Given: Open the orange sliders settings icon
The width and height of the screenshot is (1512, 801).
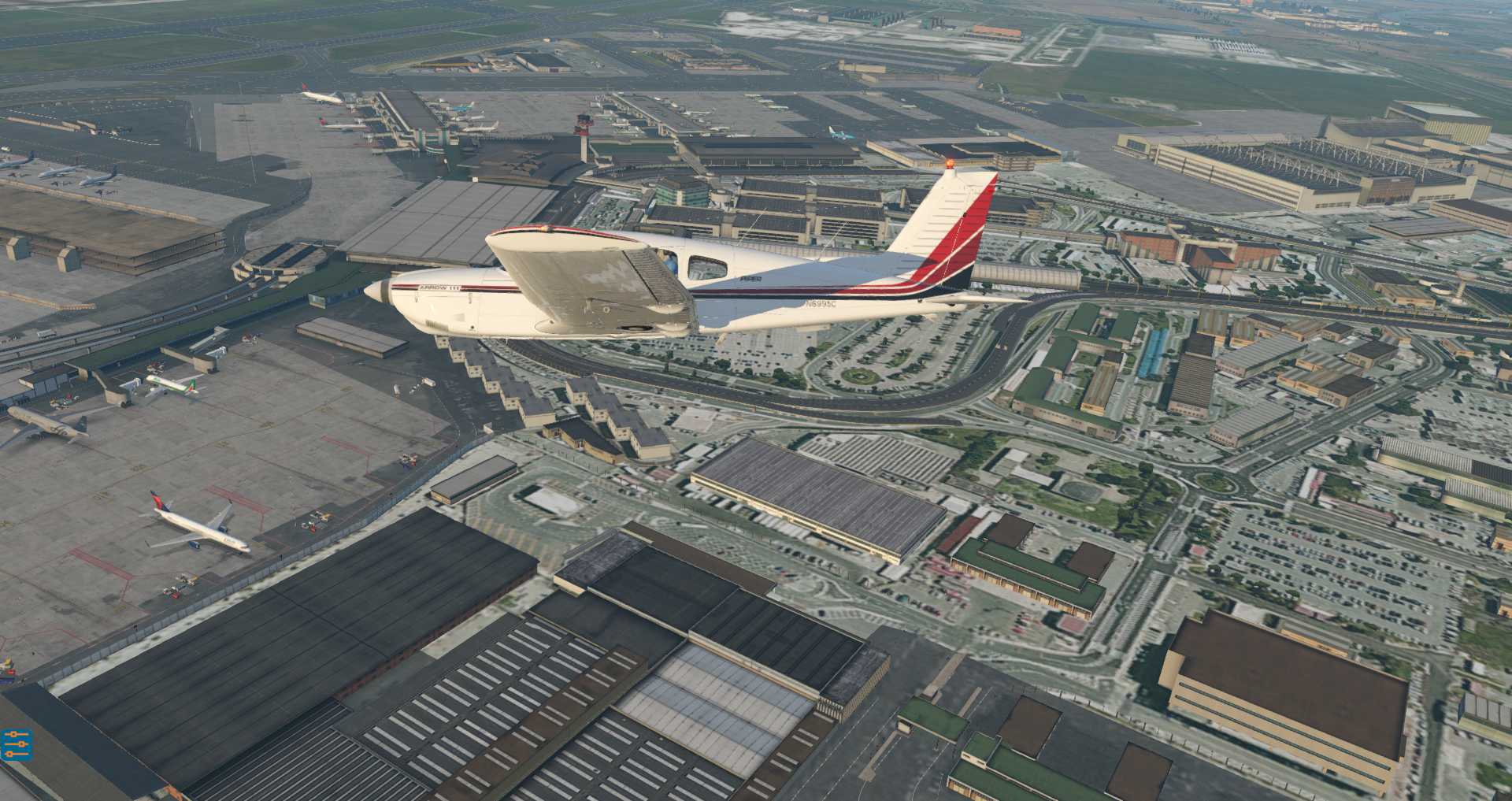Looking at the screenshot, I should (16, 744).
